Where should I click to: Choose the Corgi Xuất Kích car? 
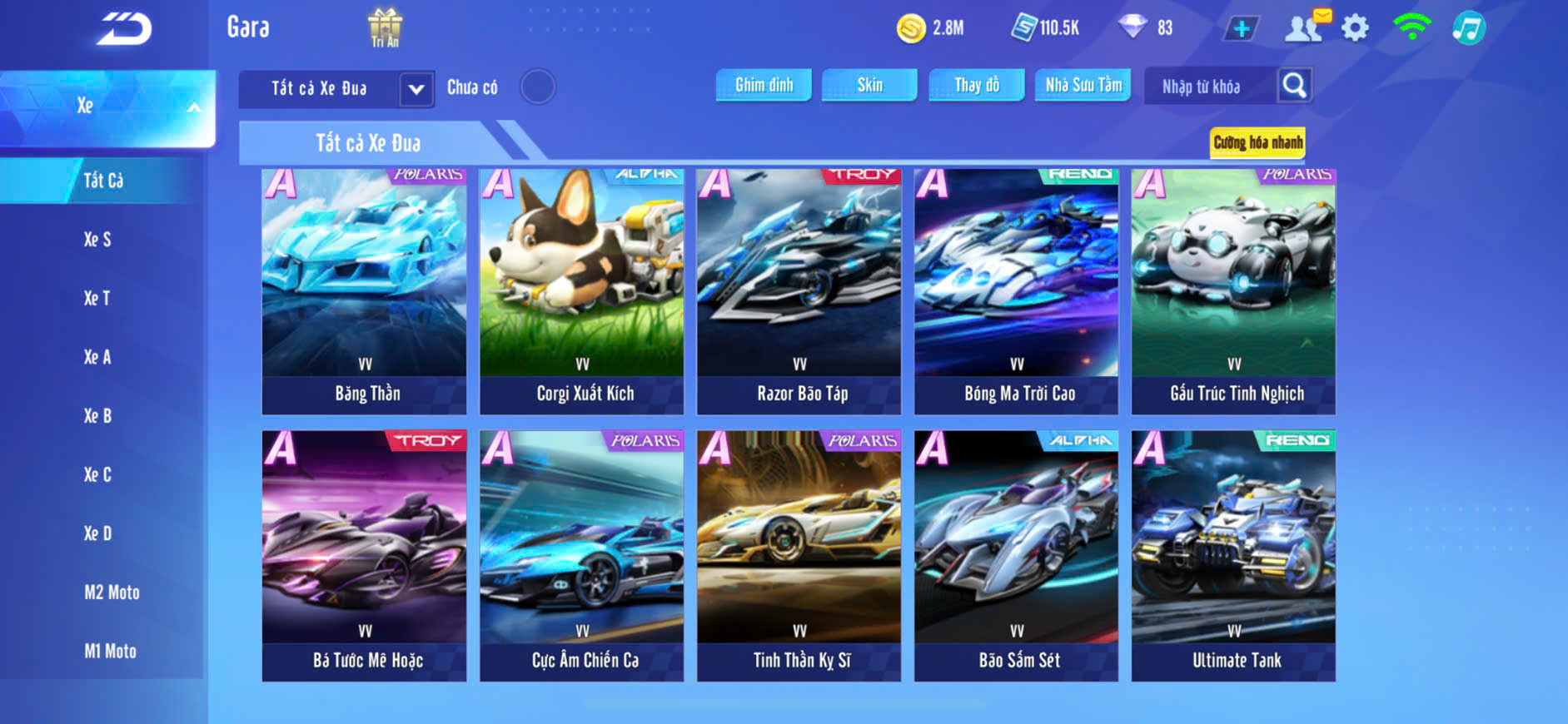(x=582, y=291)
